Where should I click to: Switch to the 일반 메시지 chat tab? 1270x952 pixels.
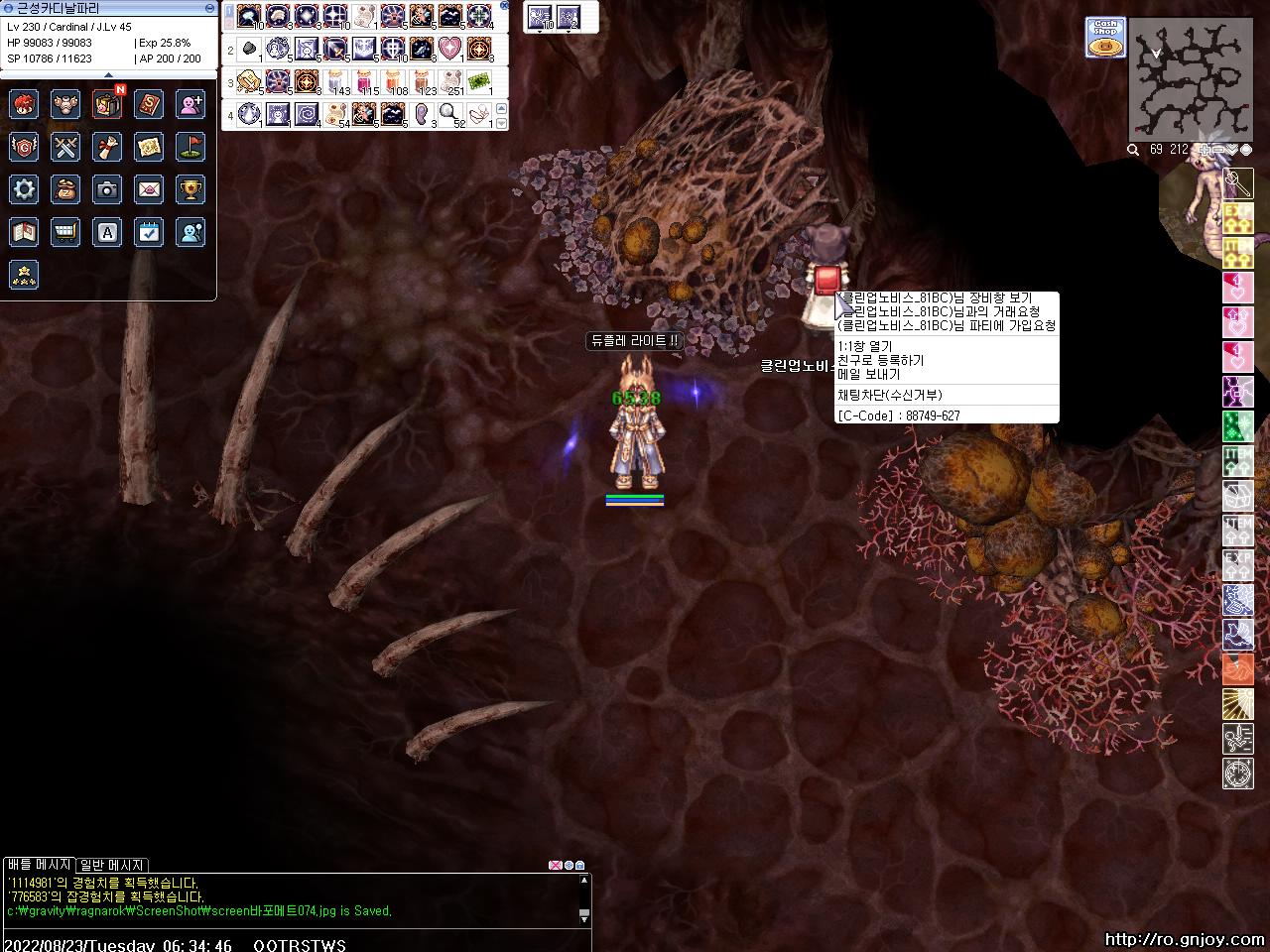point(112,865)
